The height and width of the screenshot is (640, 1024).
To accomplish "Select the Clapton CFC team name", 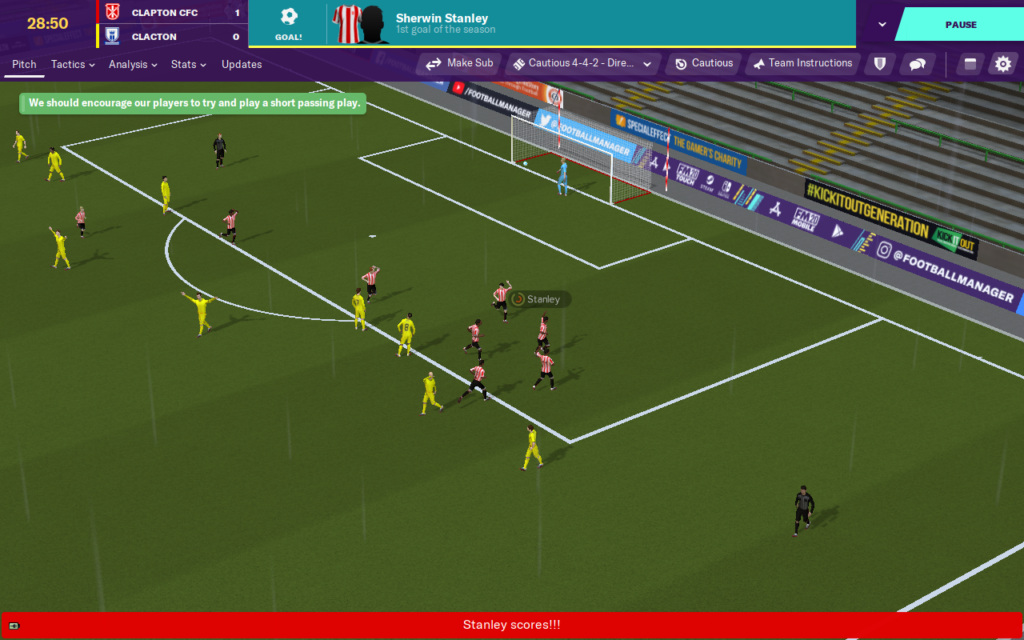I will pos(163,13).
